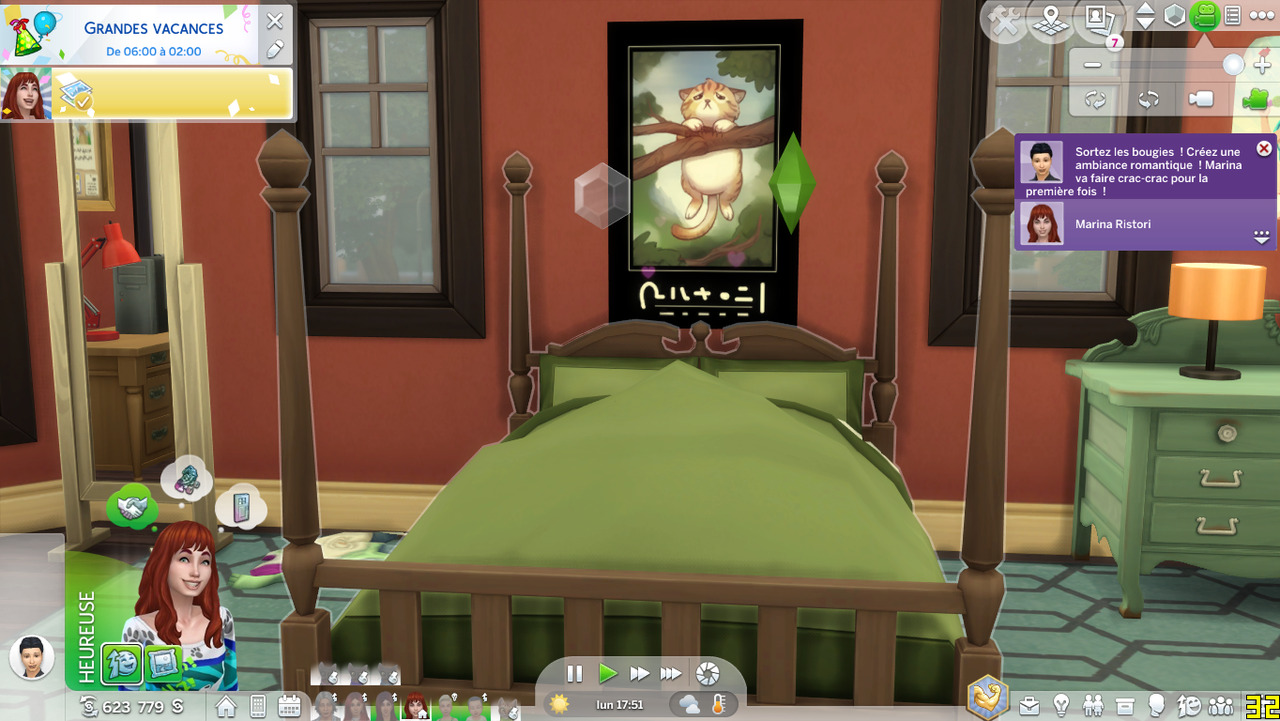Viewport: 1280px width, 721px height.
Task: Select the handshake whim bubble
Action: [x=130, y=509]
